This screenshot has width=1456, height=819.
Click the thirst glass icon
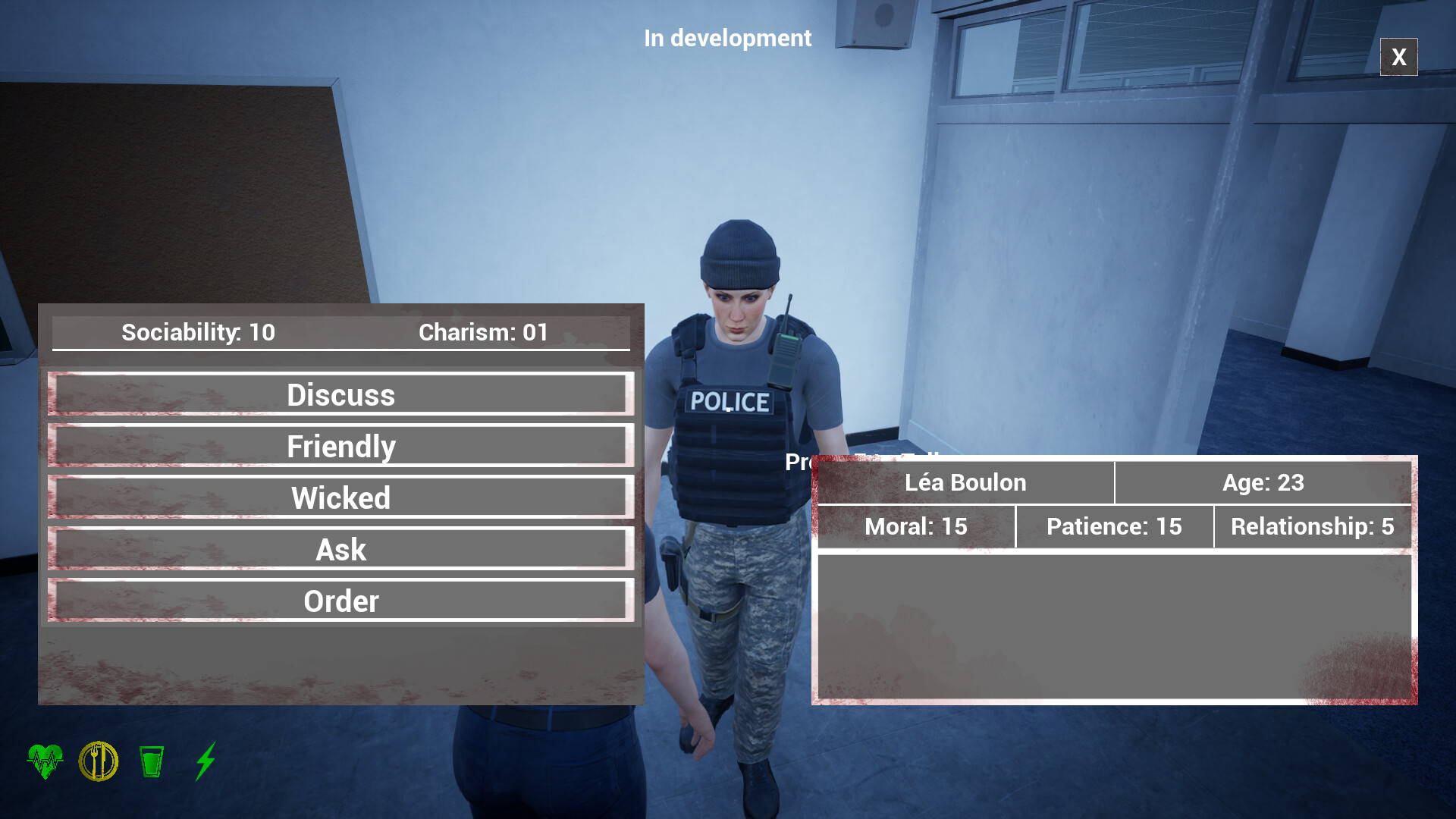152,761
